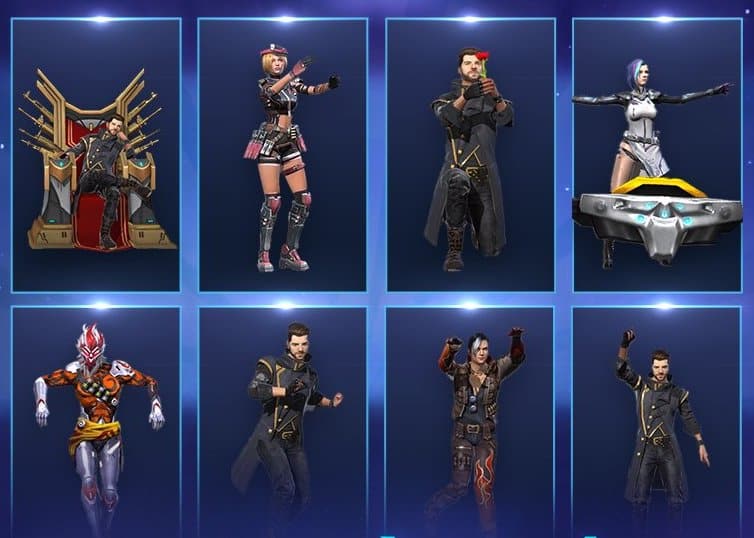Choose the blonde girl in pink cap card

pyautogui.click(x=283, y=155)
